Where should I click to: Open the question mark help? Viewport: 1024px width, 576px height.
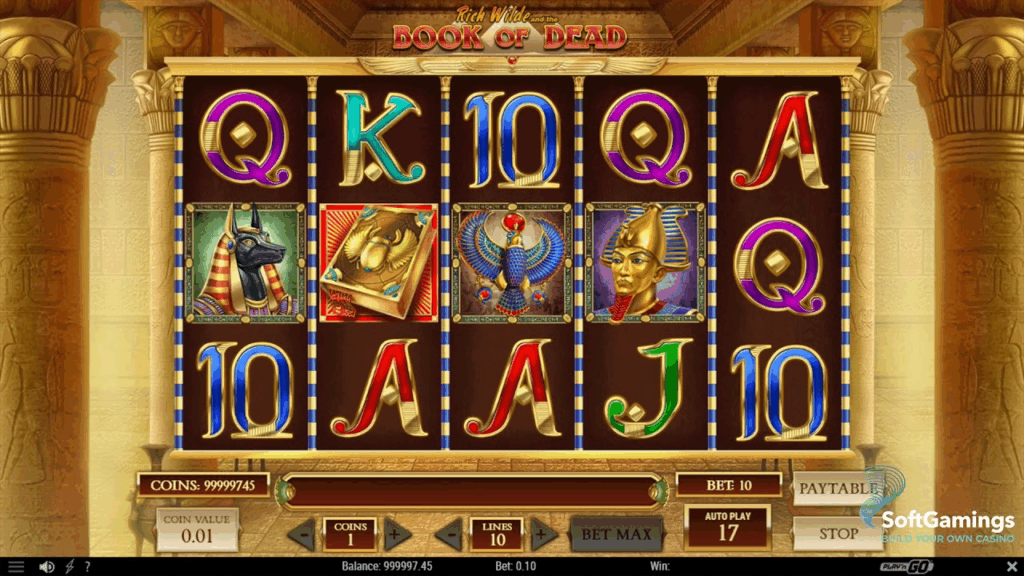click(x=87, y=567)
